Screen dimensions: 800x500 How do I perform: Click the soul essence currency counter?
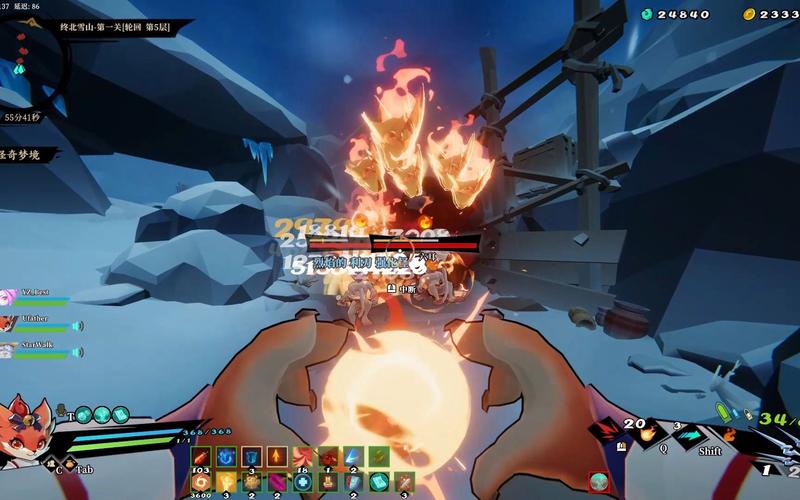[x=676, y=14]
